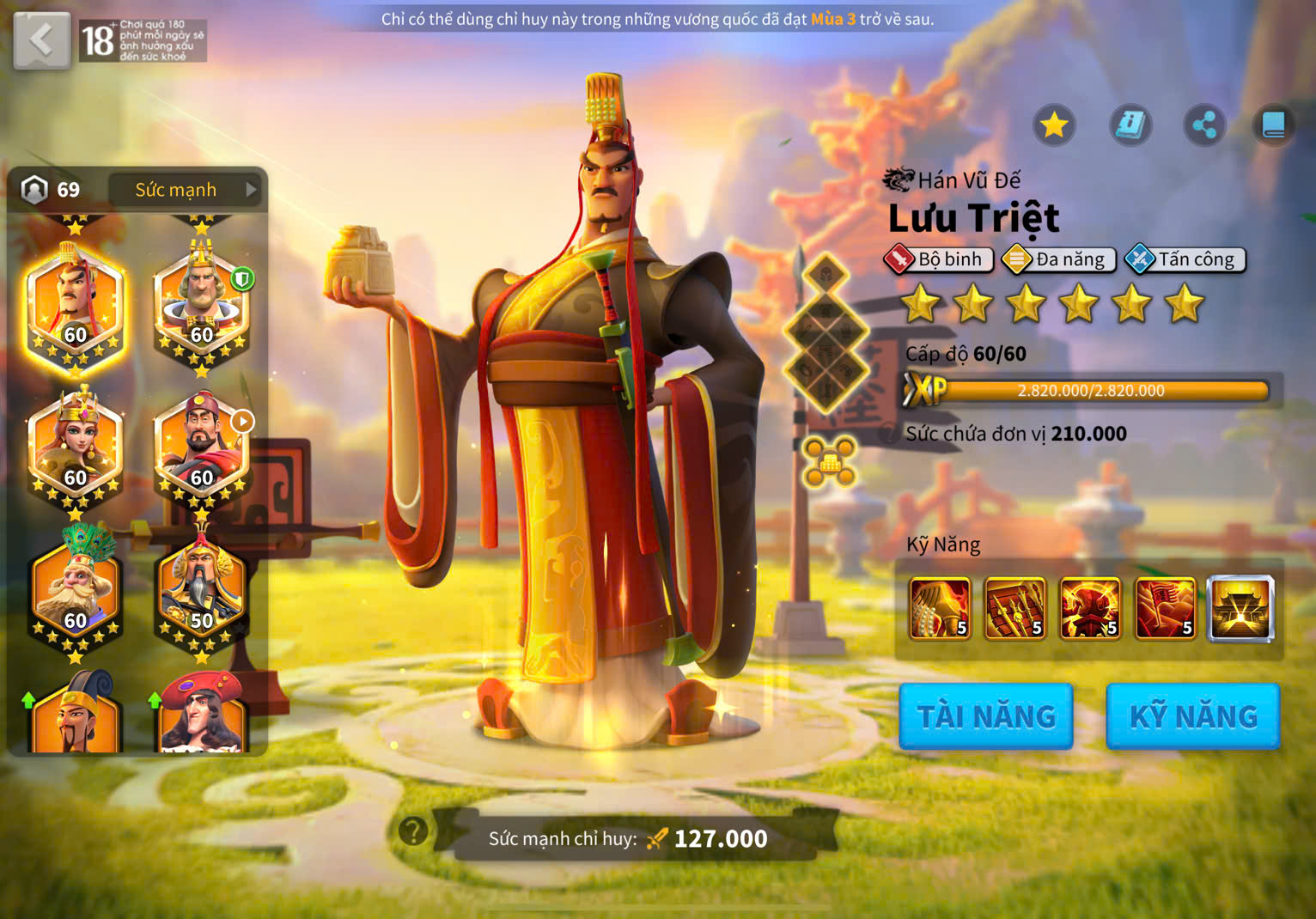Open the teal book icon
1316x919 pixels.
click(x=1273, y=126)
